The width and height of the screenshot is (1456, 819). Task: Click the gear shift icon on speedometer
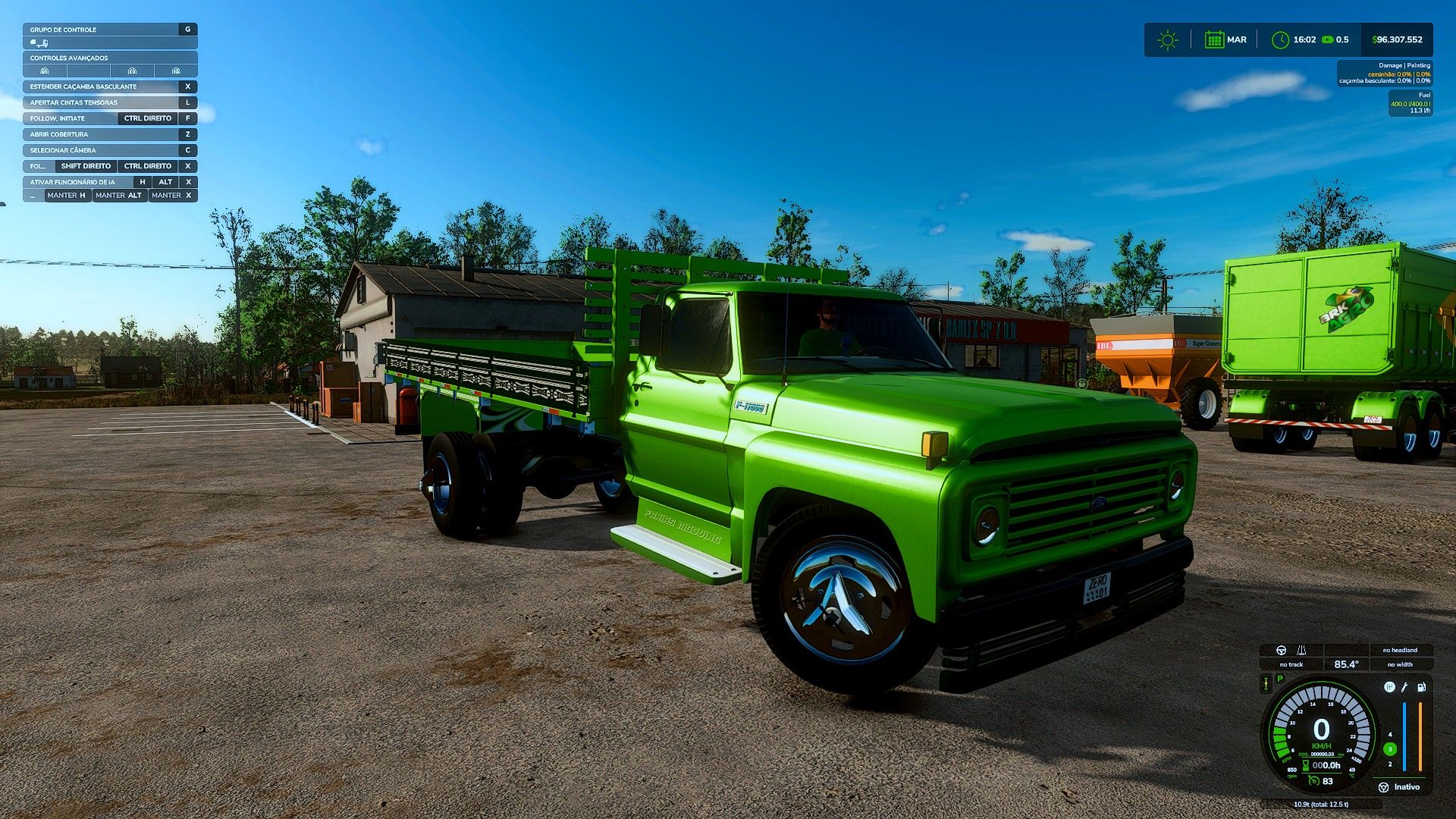1389,687
